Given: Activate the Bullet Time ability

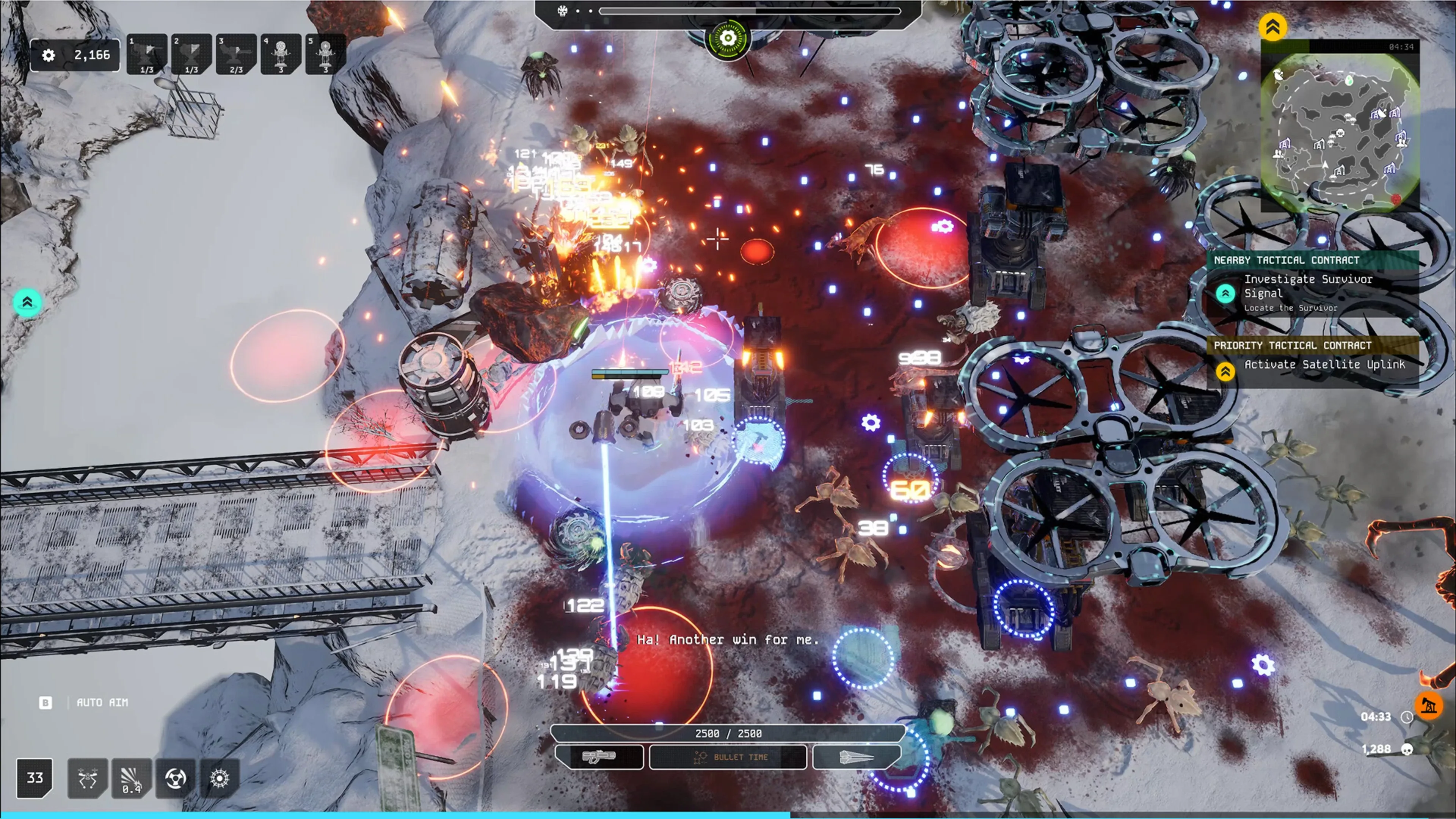Looking at the screenshot, I should point(728,757).
